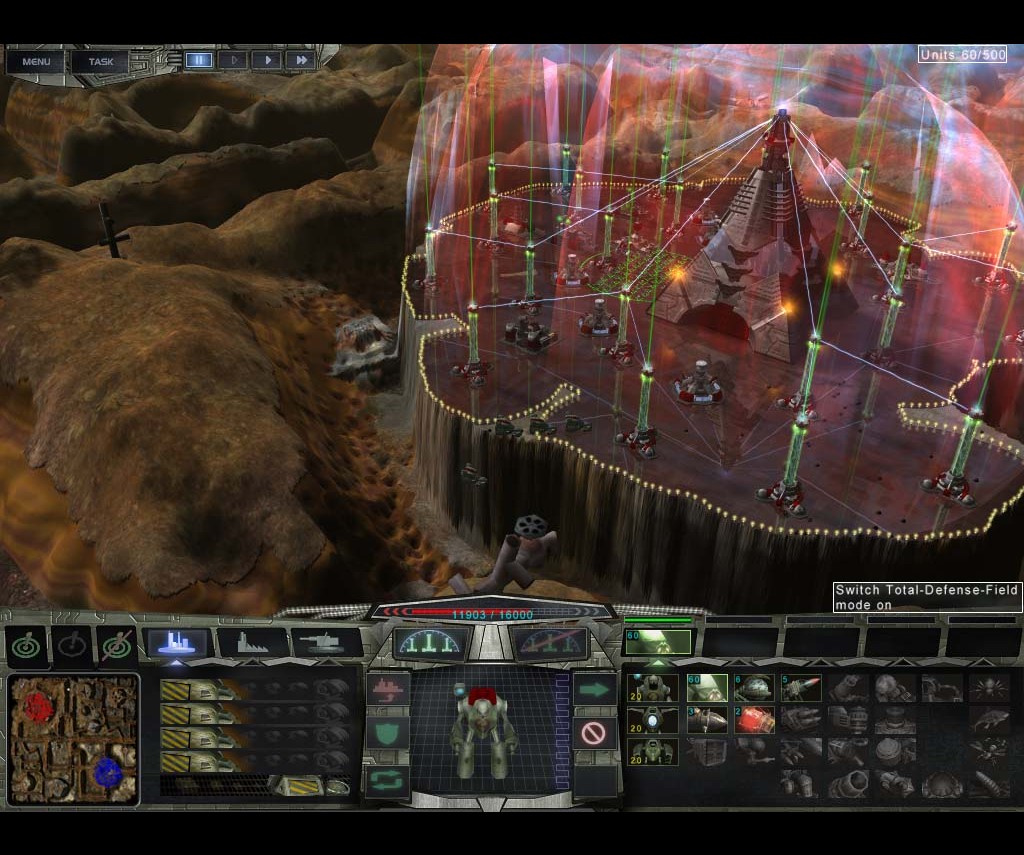Switch to the factory structures tab
The image size is (1024, 855).
click(x=253, y=643)
